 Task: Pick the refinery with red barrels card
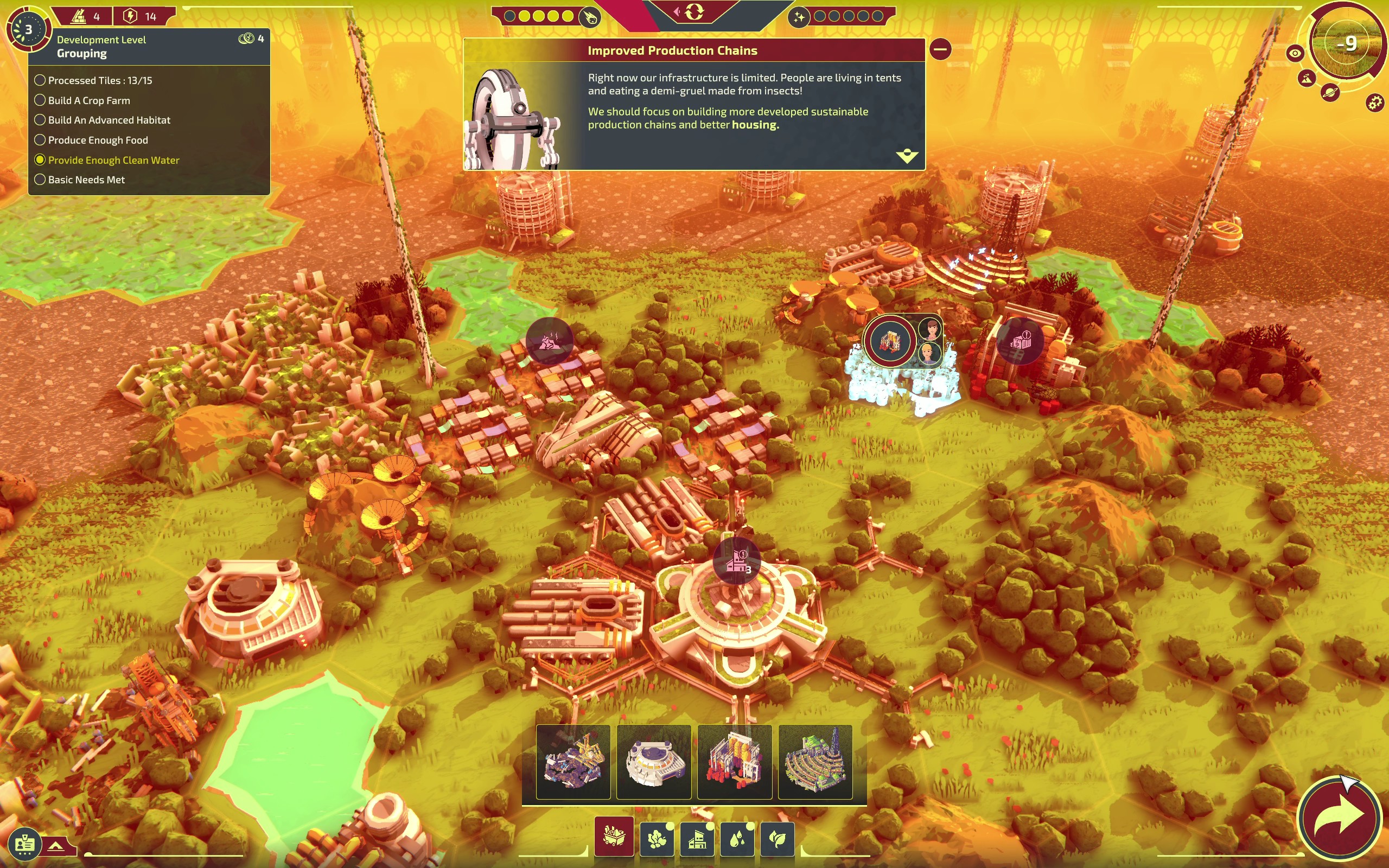[x=735, y=762]
